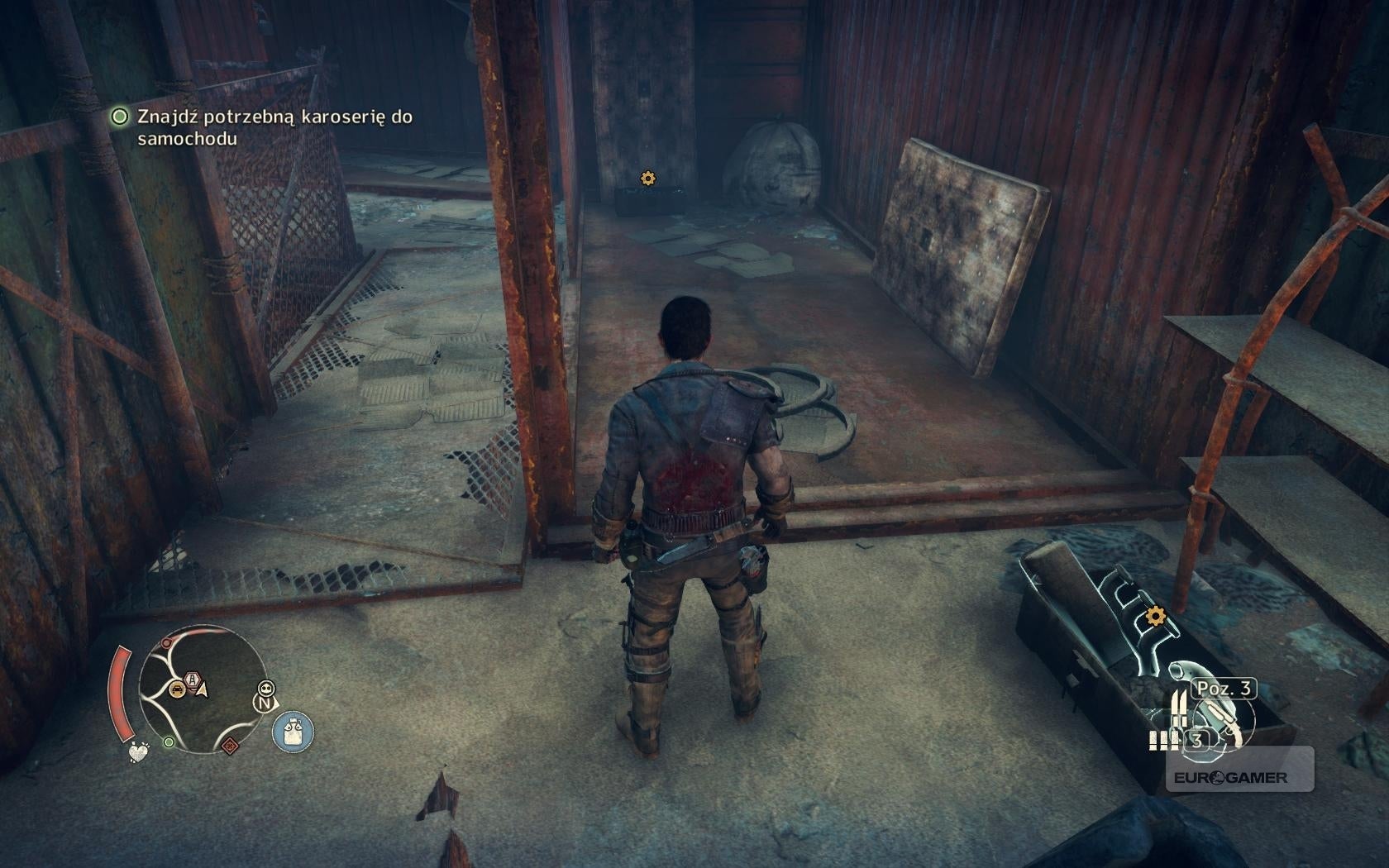Select the green circle marker on minimap
This screenshot has width=1389, height=868.
pos(169,742)
